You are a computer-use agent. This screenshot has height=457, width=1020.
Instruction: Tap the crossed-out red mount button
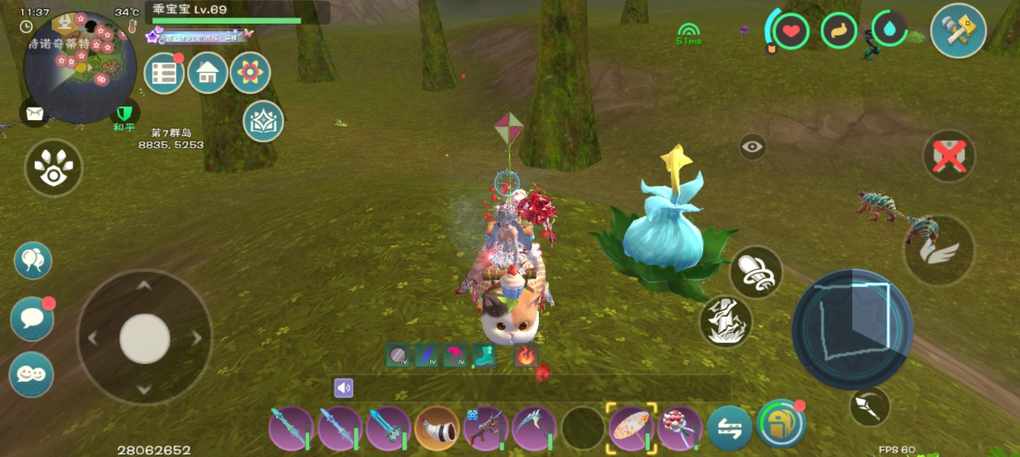(x=948, y=156)
